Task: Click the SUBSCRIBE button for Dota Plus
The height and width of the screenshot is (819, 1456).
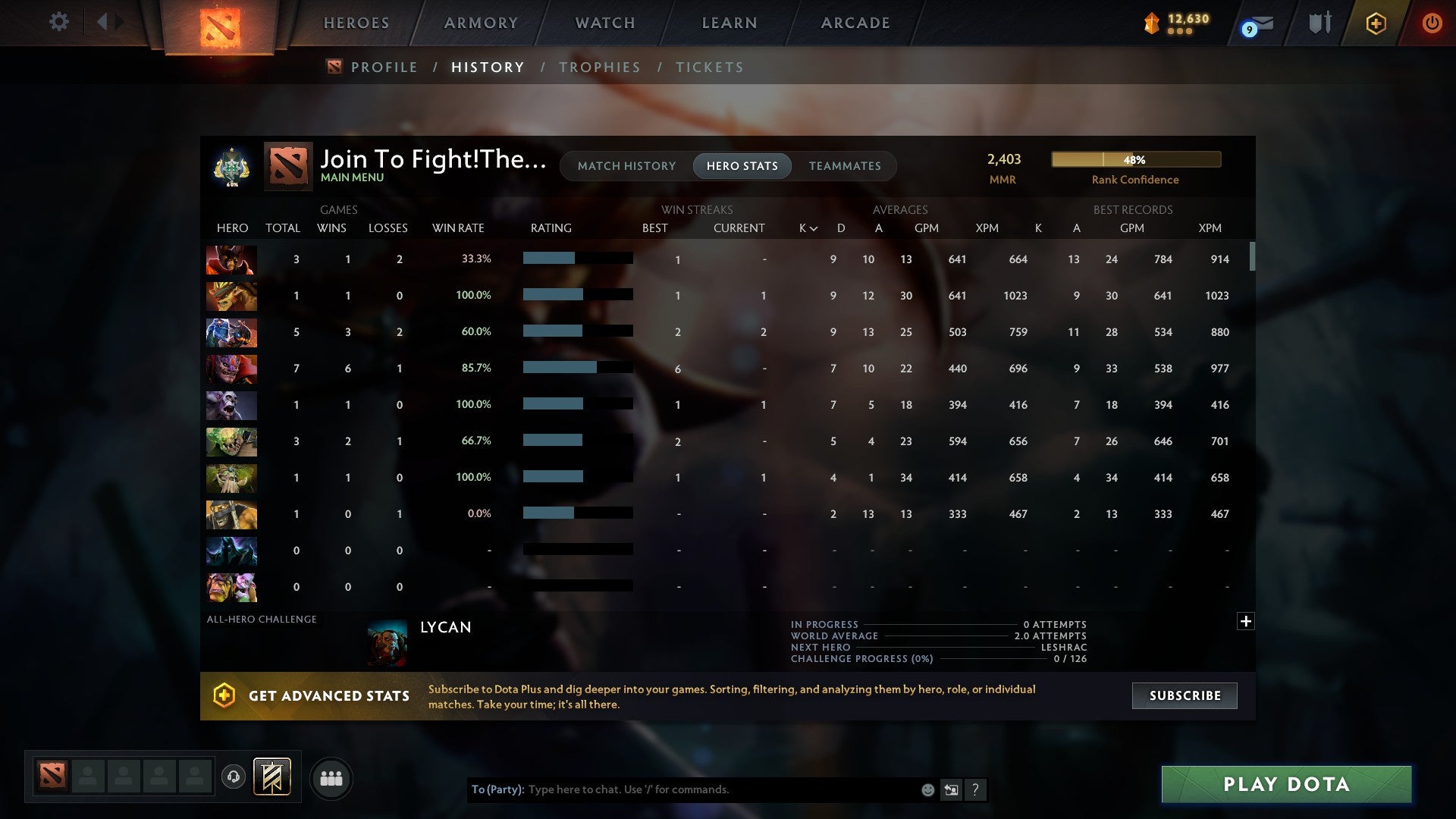Action: pyautogui.click(x=1184, y=695)
